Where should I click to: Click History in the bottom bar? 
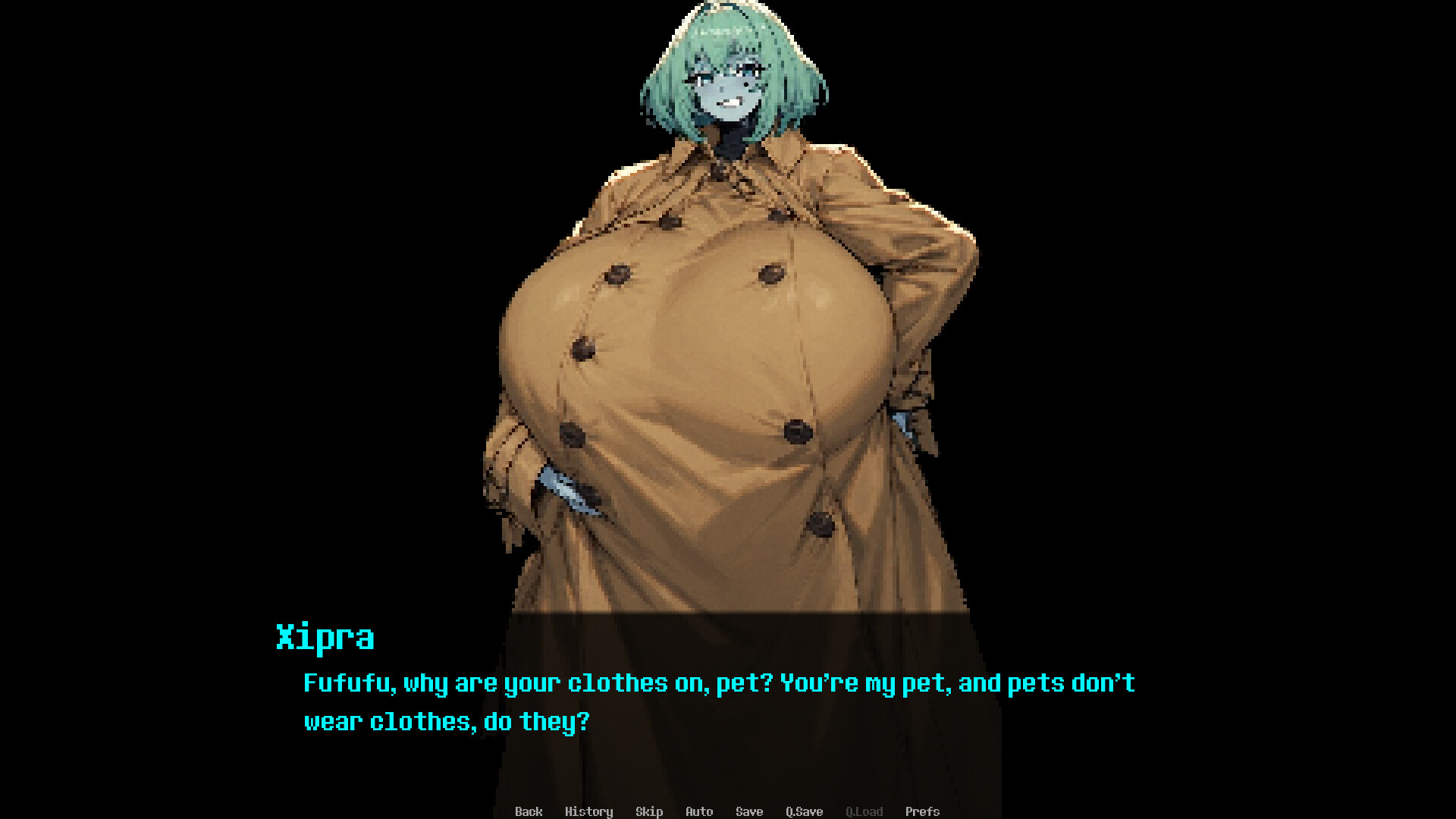(x=590, y=811)
